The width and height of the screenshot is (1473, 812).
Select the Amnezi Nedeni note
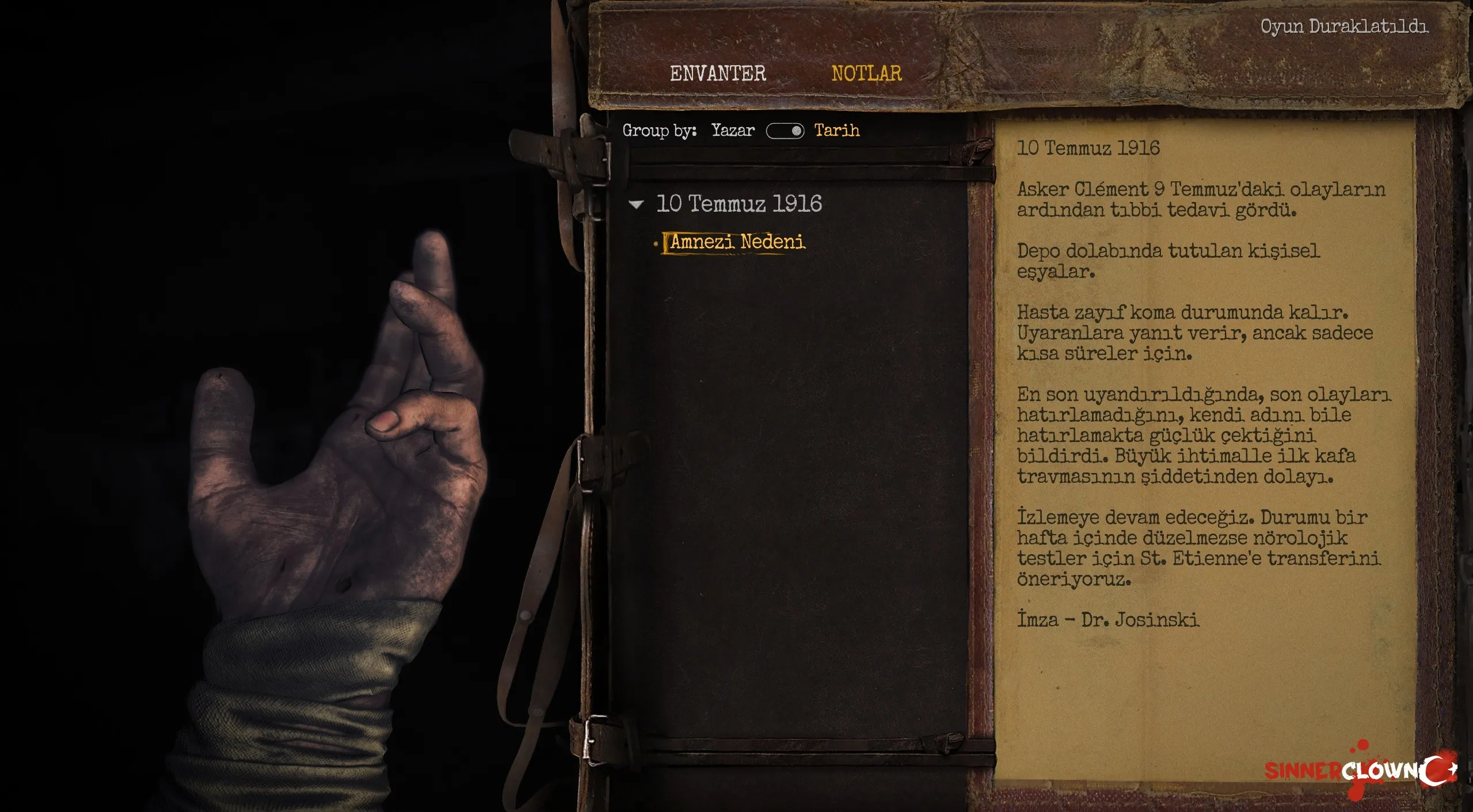737,242
